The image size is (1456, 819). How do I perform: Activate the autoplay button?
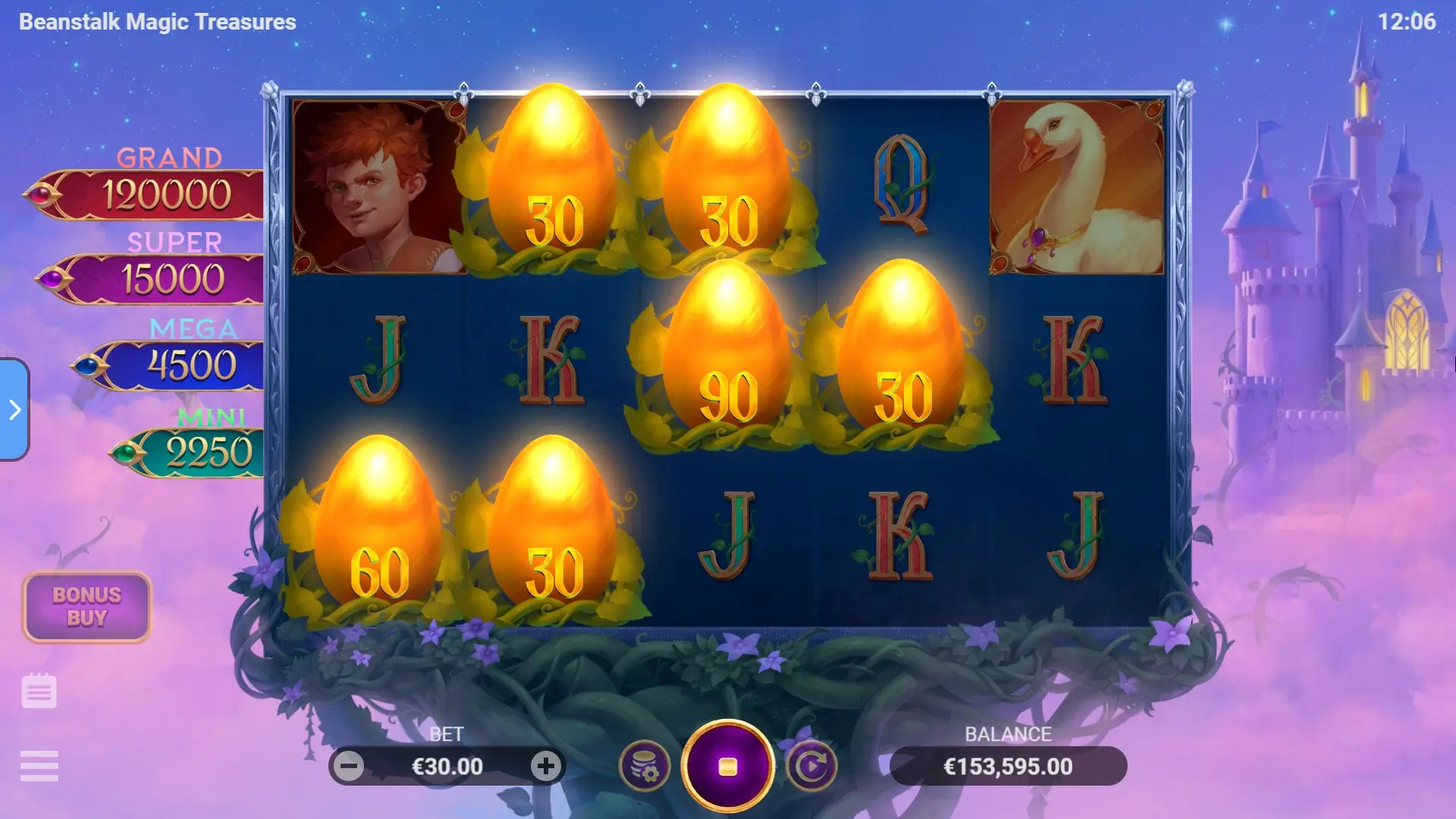811,766
